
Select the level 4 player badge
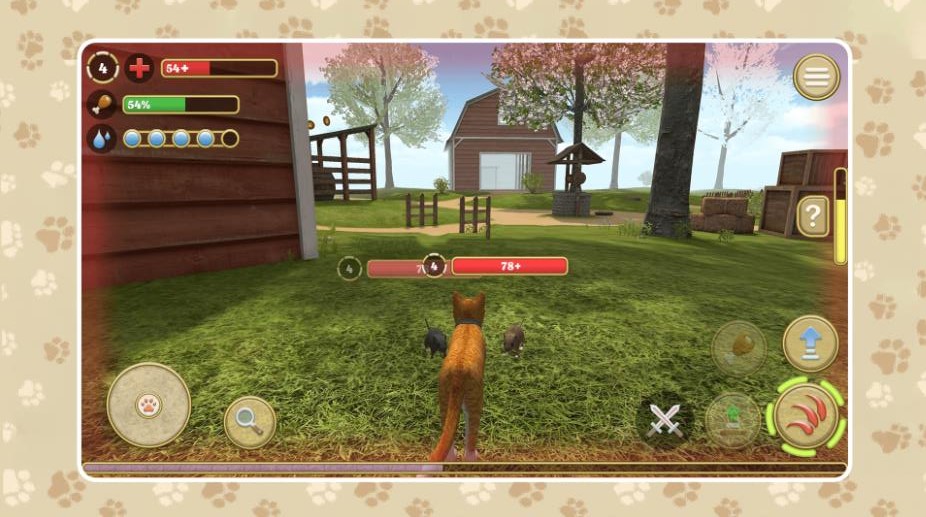102,68
